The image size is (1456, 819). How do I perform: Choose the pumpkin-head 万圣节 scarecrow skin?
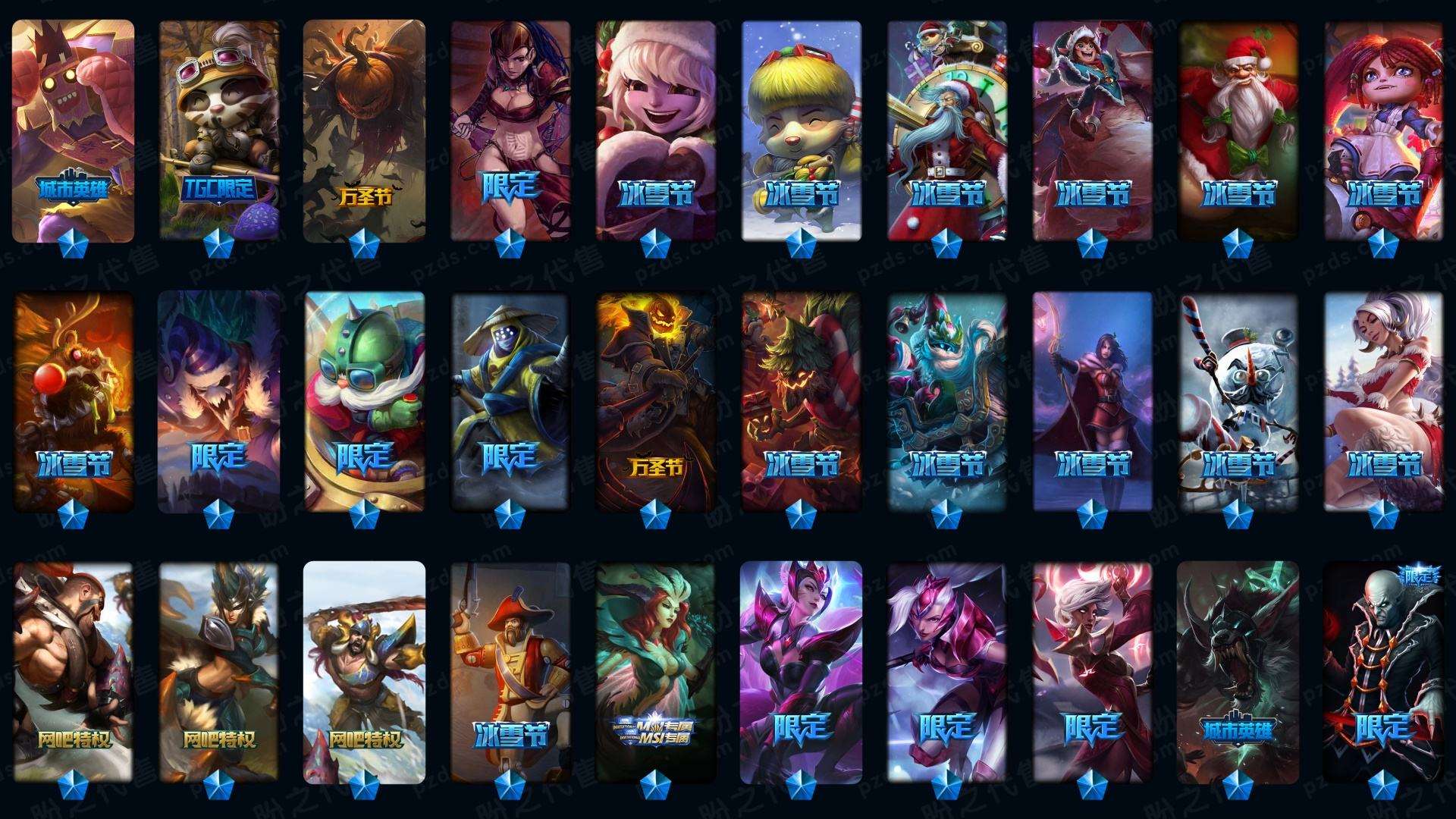point(365,129)
